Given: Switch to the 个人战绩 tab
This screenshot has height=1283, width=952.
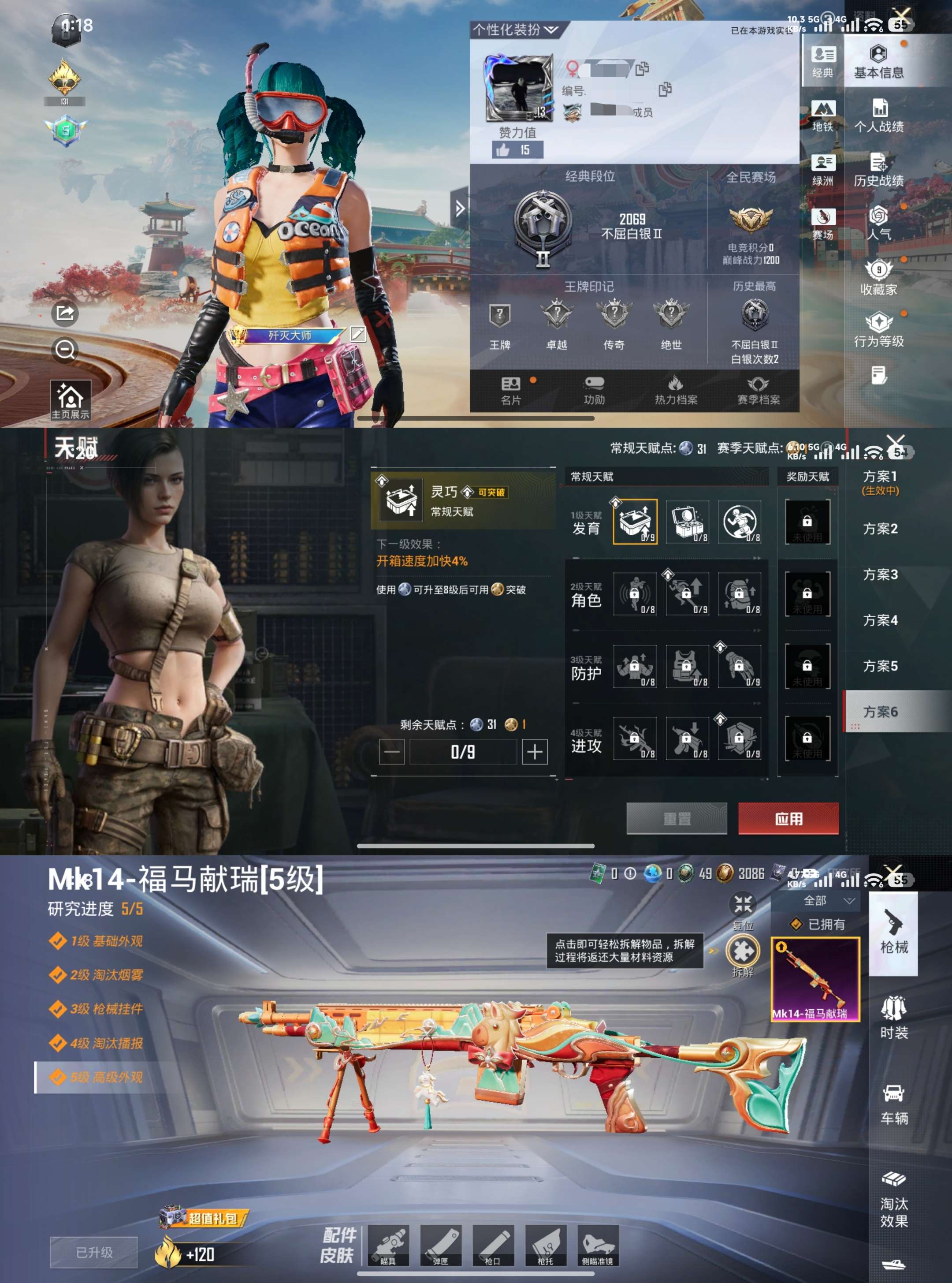Looking at the screenshot, I should pos(880,115).
